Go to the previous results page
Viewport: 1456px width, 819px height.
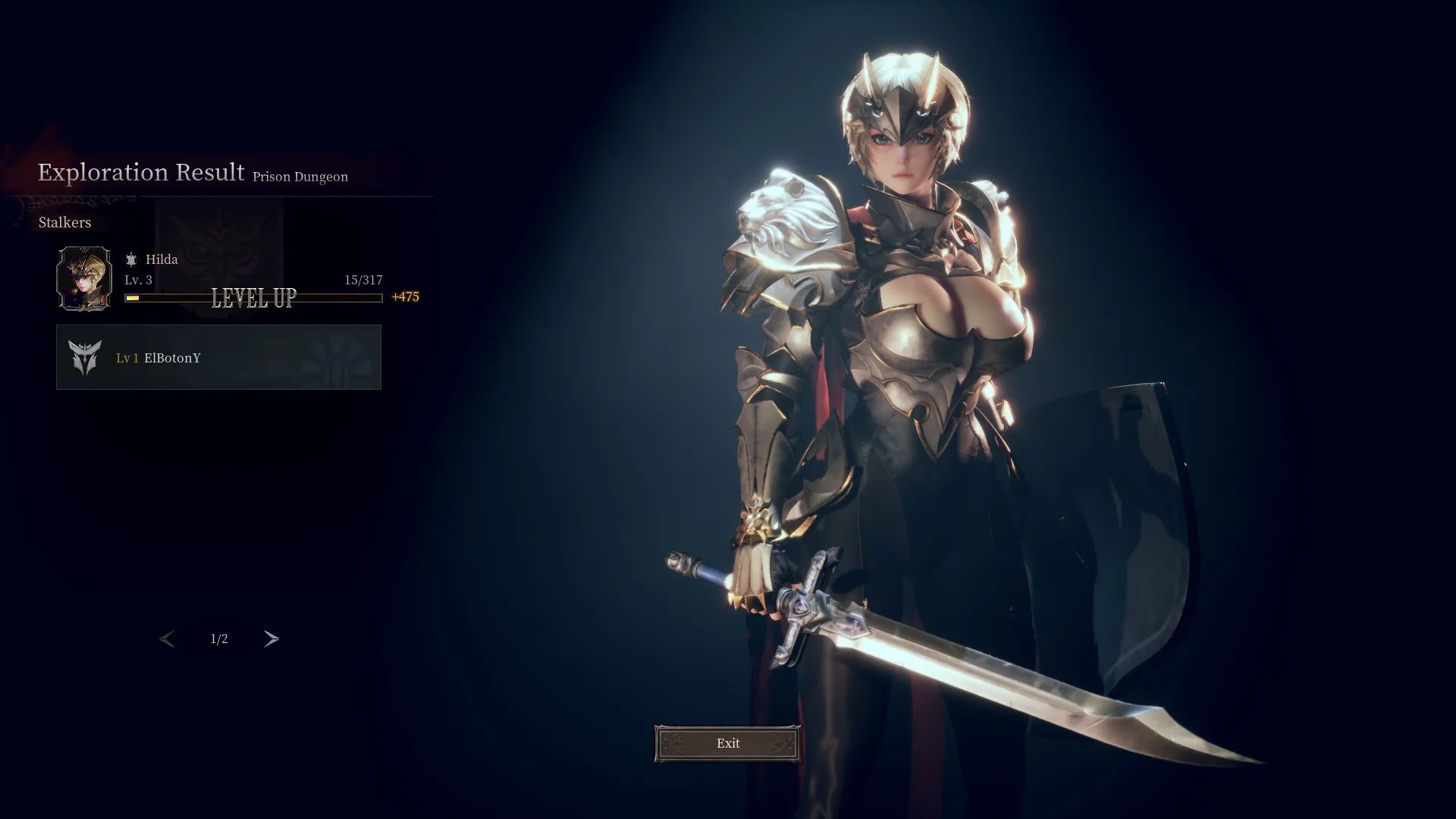point(167,639)
